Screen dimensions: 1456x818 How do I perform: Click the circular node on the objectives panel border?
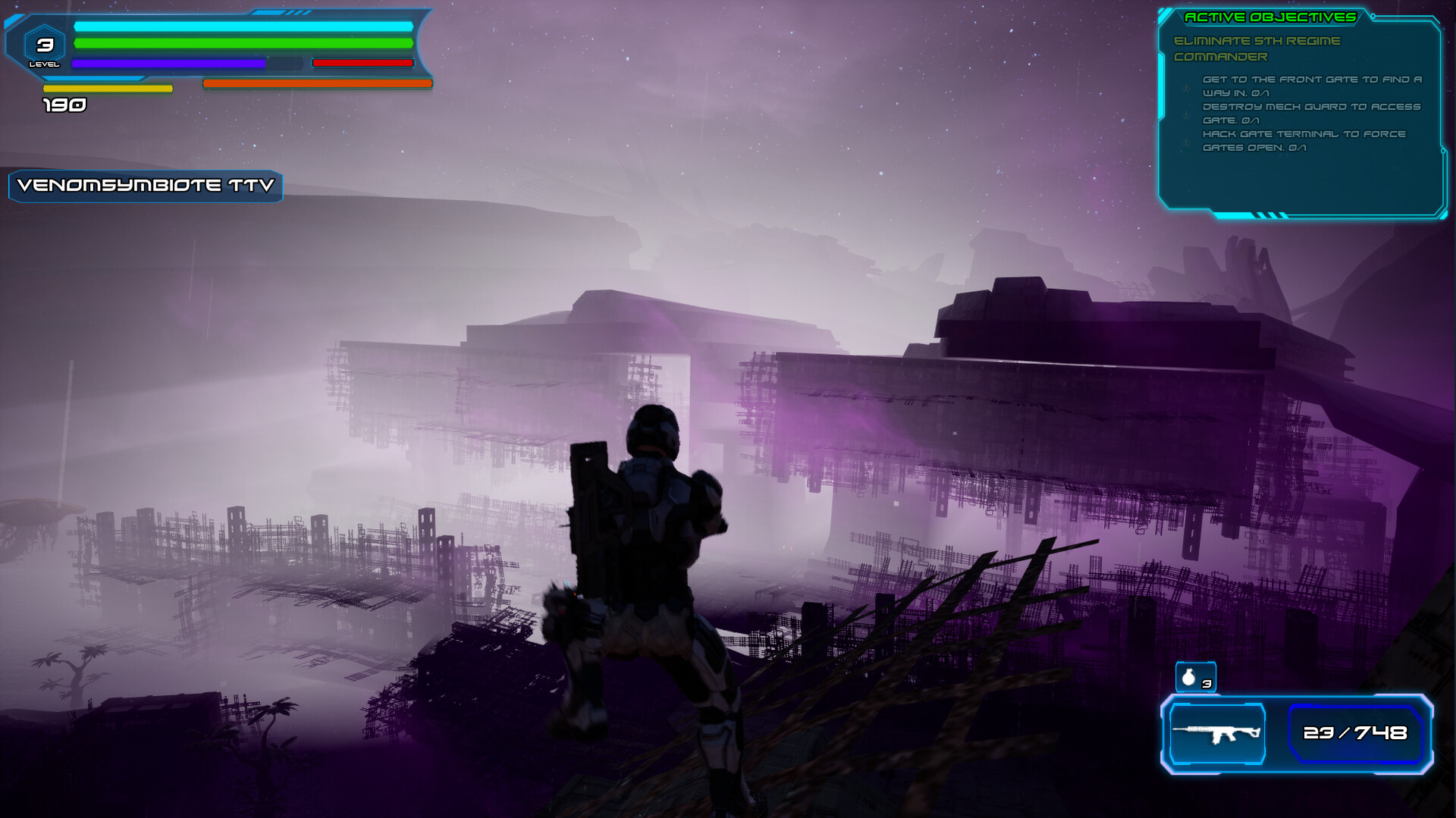(x=1373, y=15)
